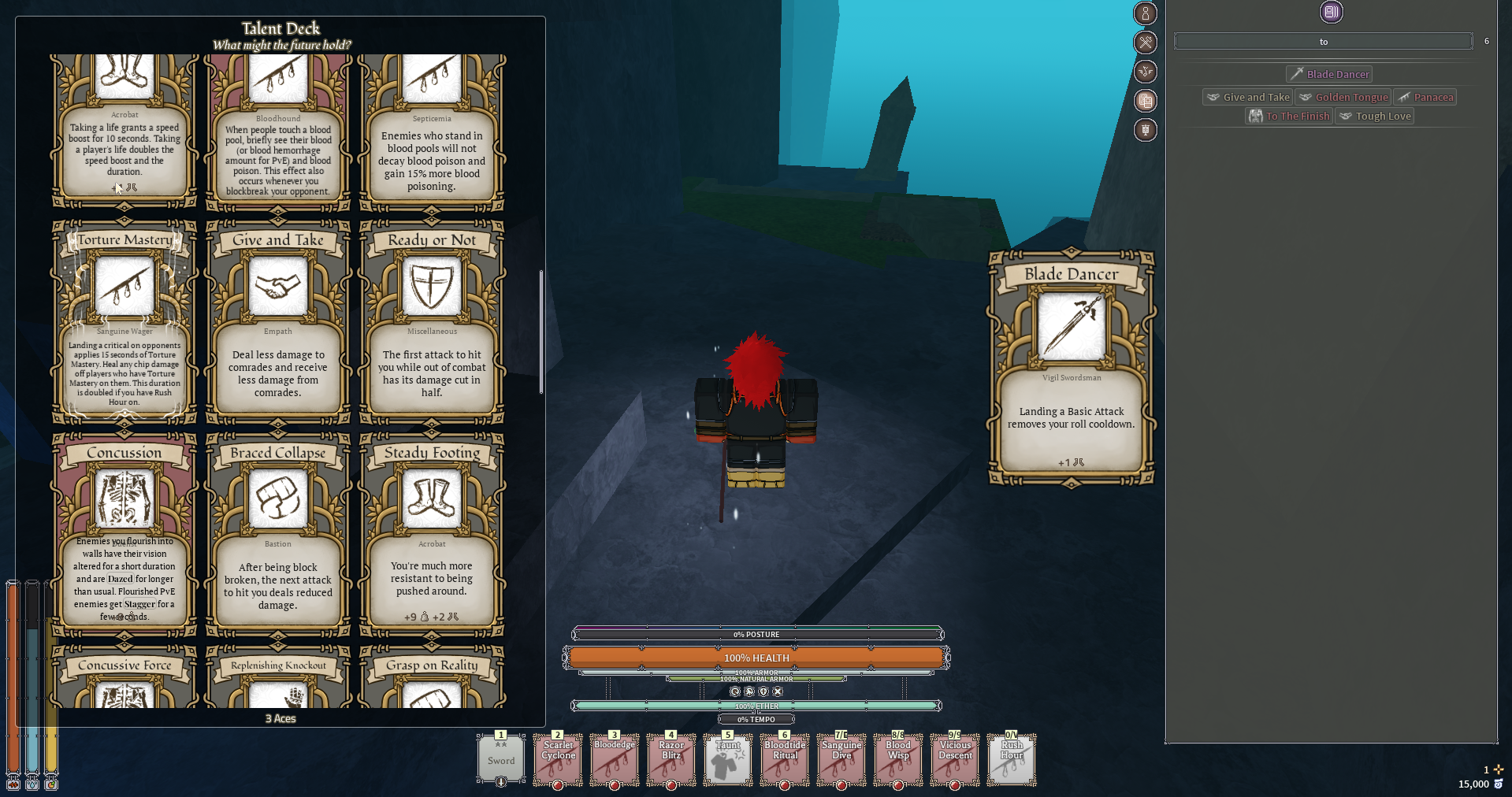This screenshot has height=797, width=1512.
Task: Activate the Rush Hour hotbar slot
Action: click(x=1012, y=759)
